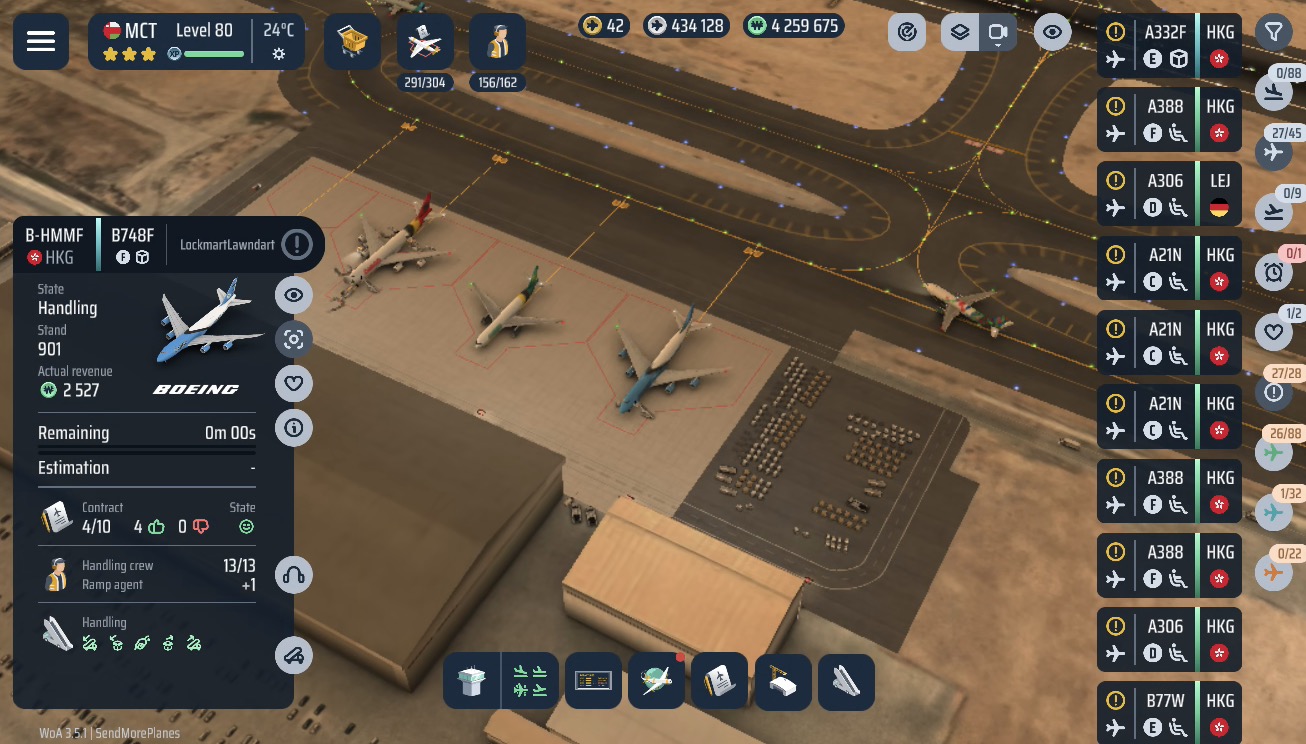
Task: Toggle the camera view button
Action: [997, 33]
